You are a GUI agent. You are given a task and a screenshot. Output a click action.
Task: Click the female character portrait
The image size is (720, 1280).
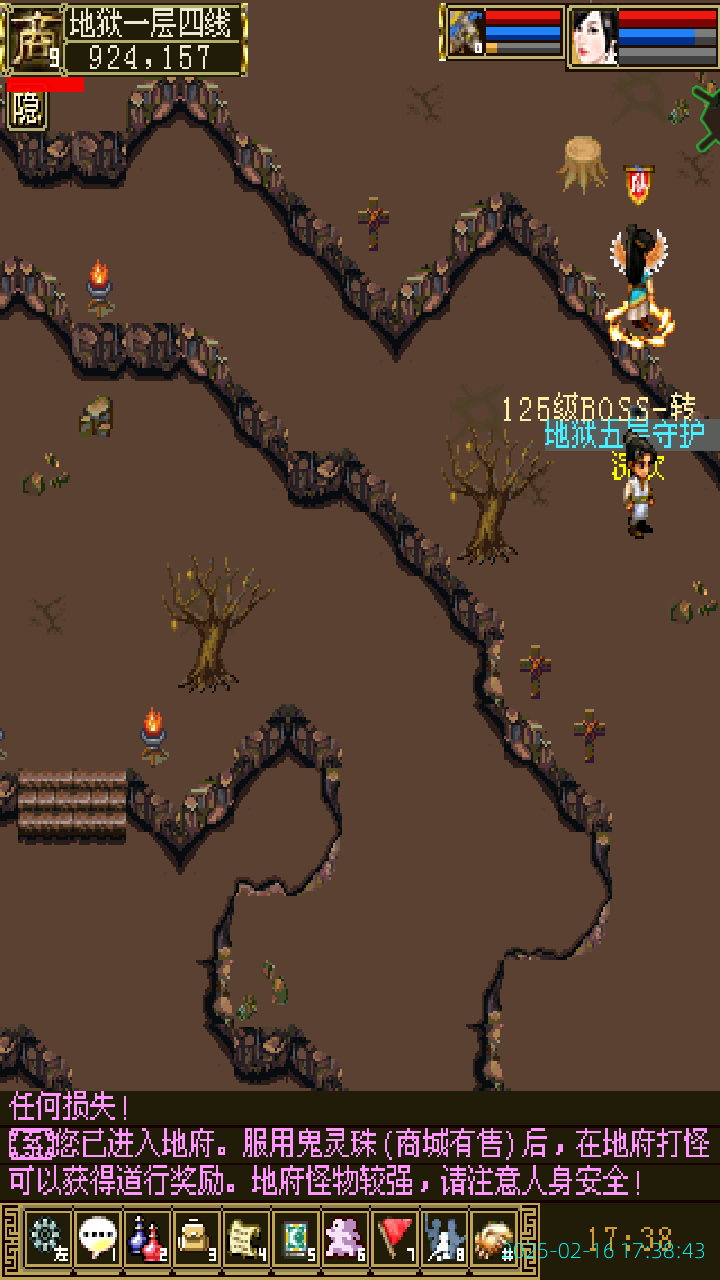pos(593,37)
